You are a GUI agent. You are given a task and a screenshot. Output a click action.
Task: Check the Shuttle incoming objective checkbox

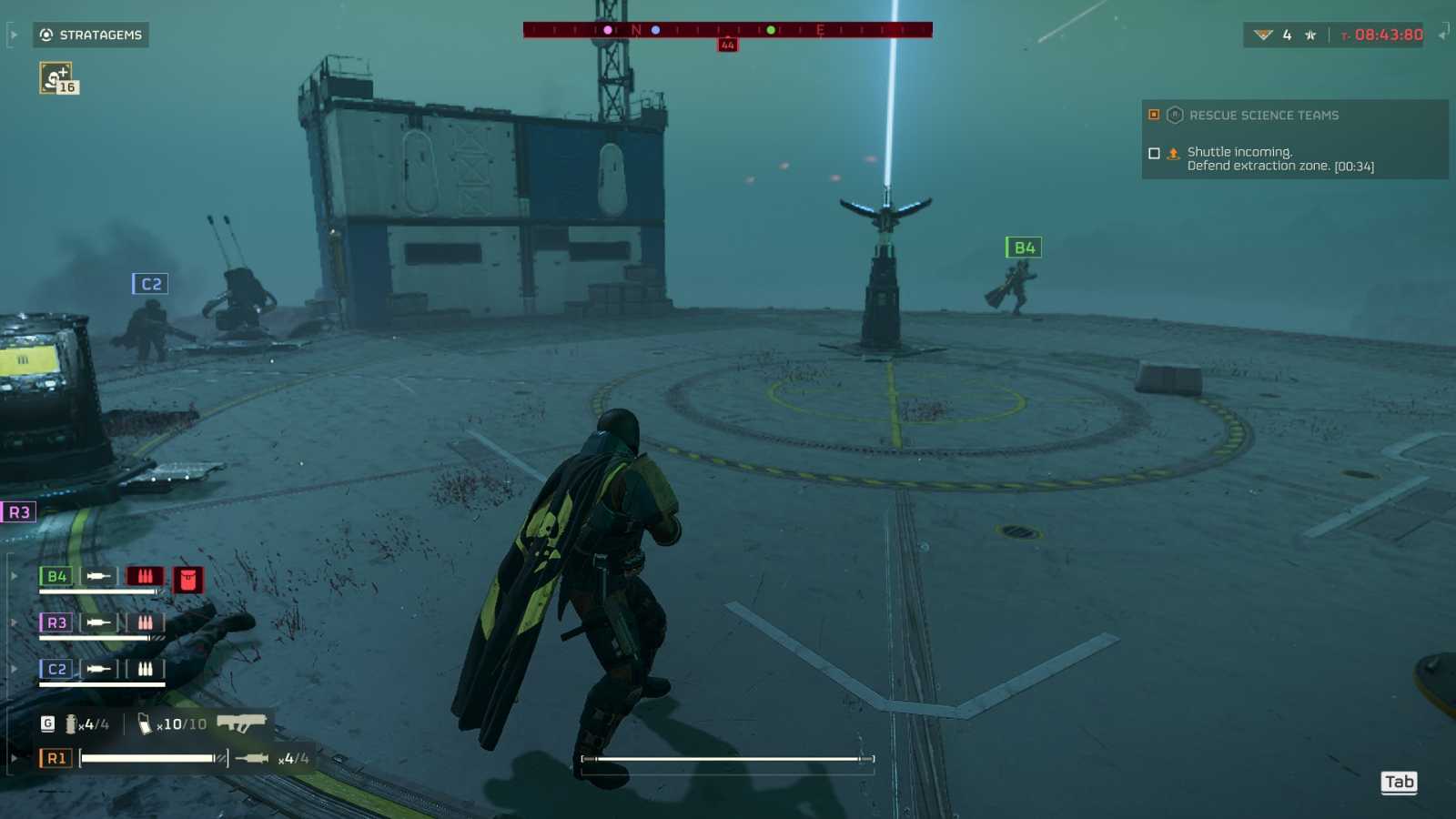pyautogui.click(x=1154, y=153)
